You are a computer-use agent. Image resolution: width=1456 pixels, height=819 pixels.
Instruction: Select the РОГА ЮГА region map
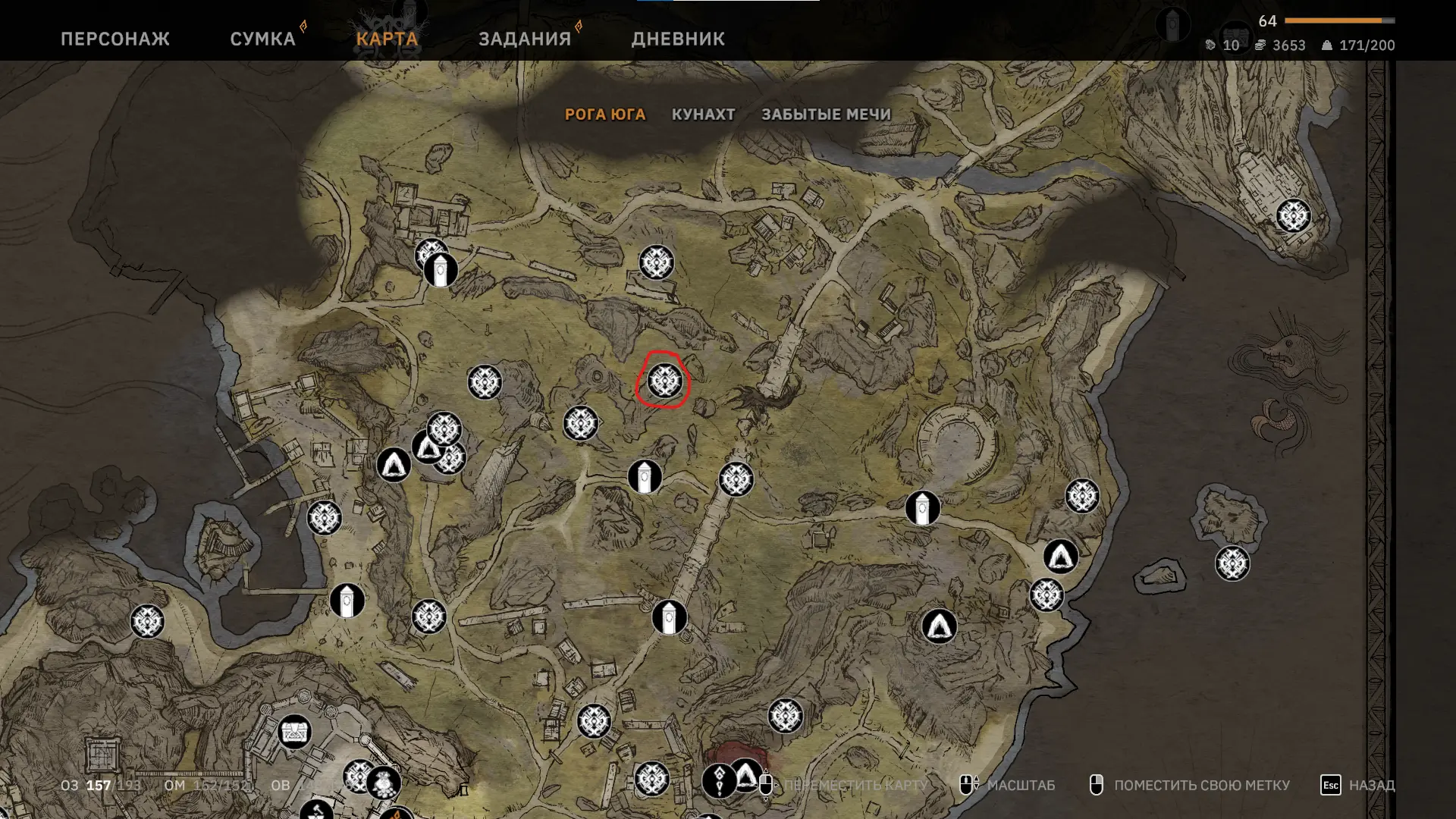tap(605, 115)
